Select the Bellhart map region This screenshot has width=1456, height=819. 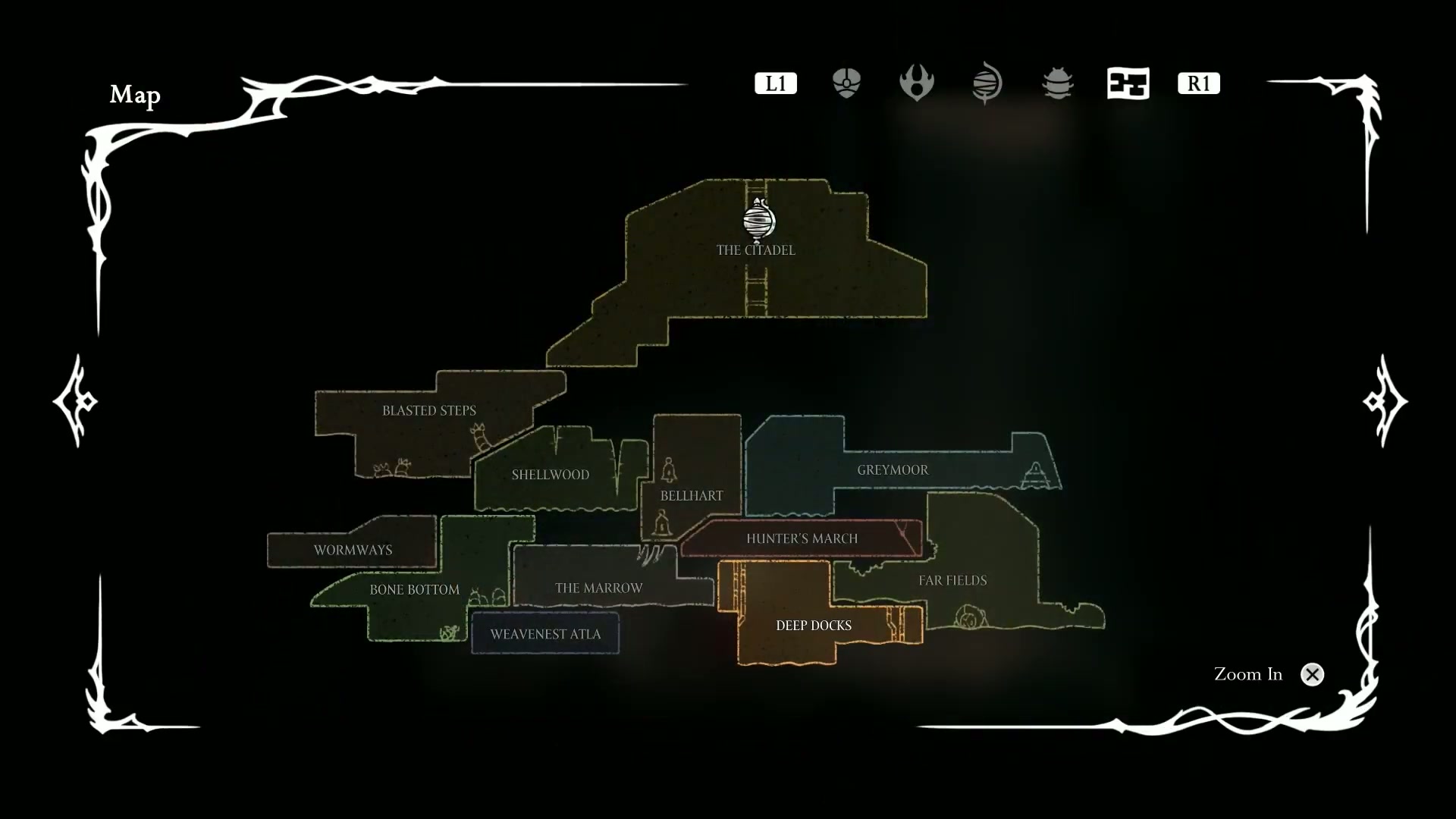click(x=692, y=495)
